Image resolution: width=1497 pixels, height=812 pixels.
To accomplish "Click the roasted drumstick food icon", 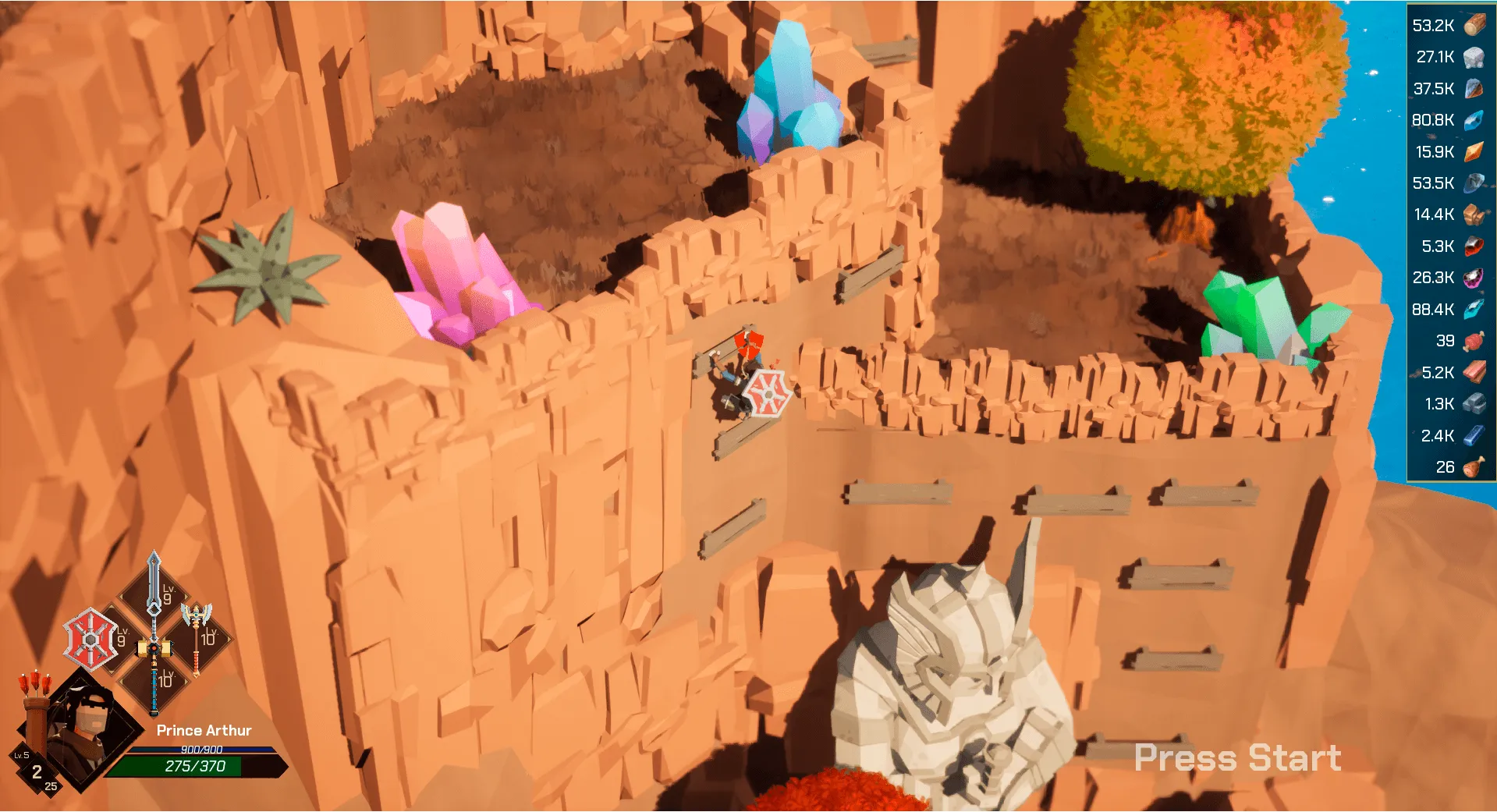I will point(1474,467).
